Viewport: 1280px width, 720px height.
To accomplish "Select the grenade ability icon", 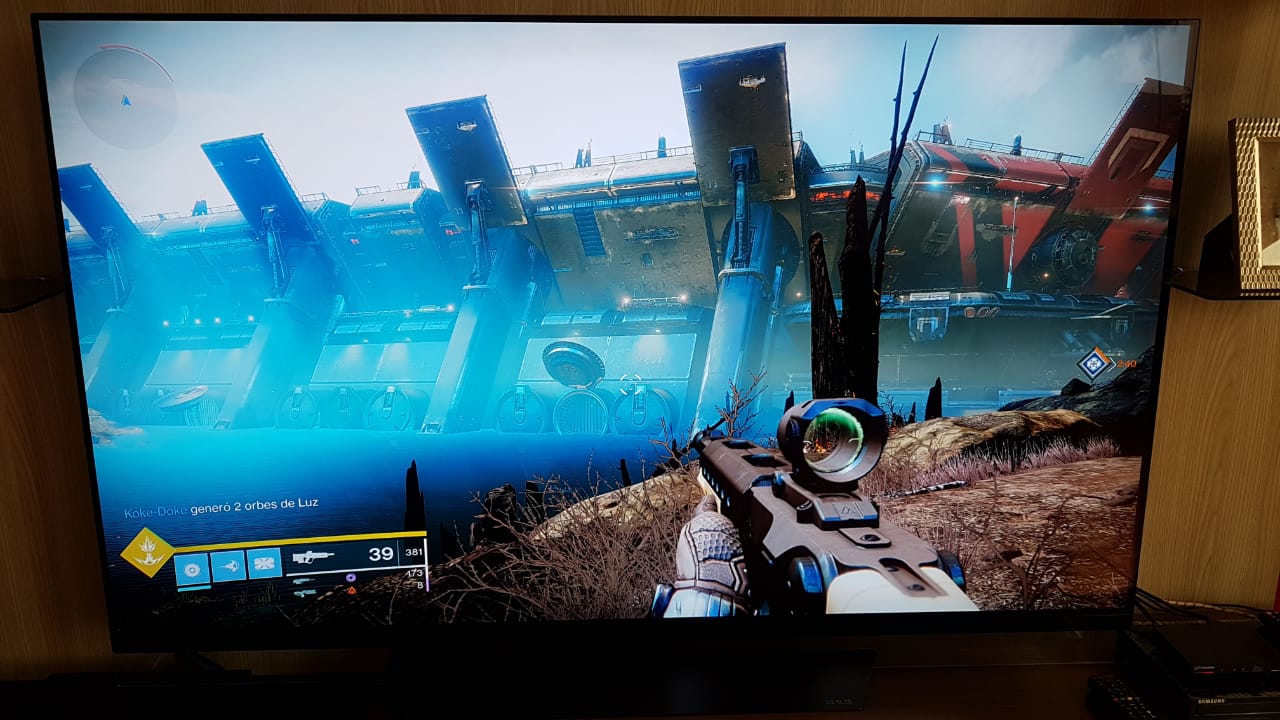I will click(191, 567).
